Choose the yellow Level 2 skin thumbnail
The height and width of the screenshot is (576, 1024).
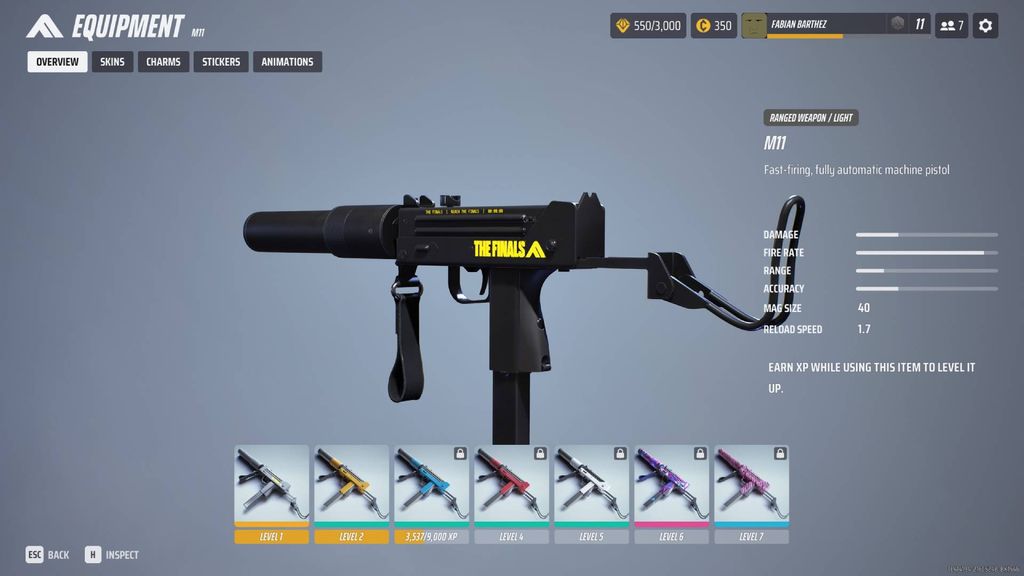pyautogui.click(x=352, y=485)
